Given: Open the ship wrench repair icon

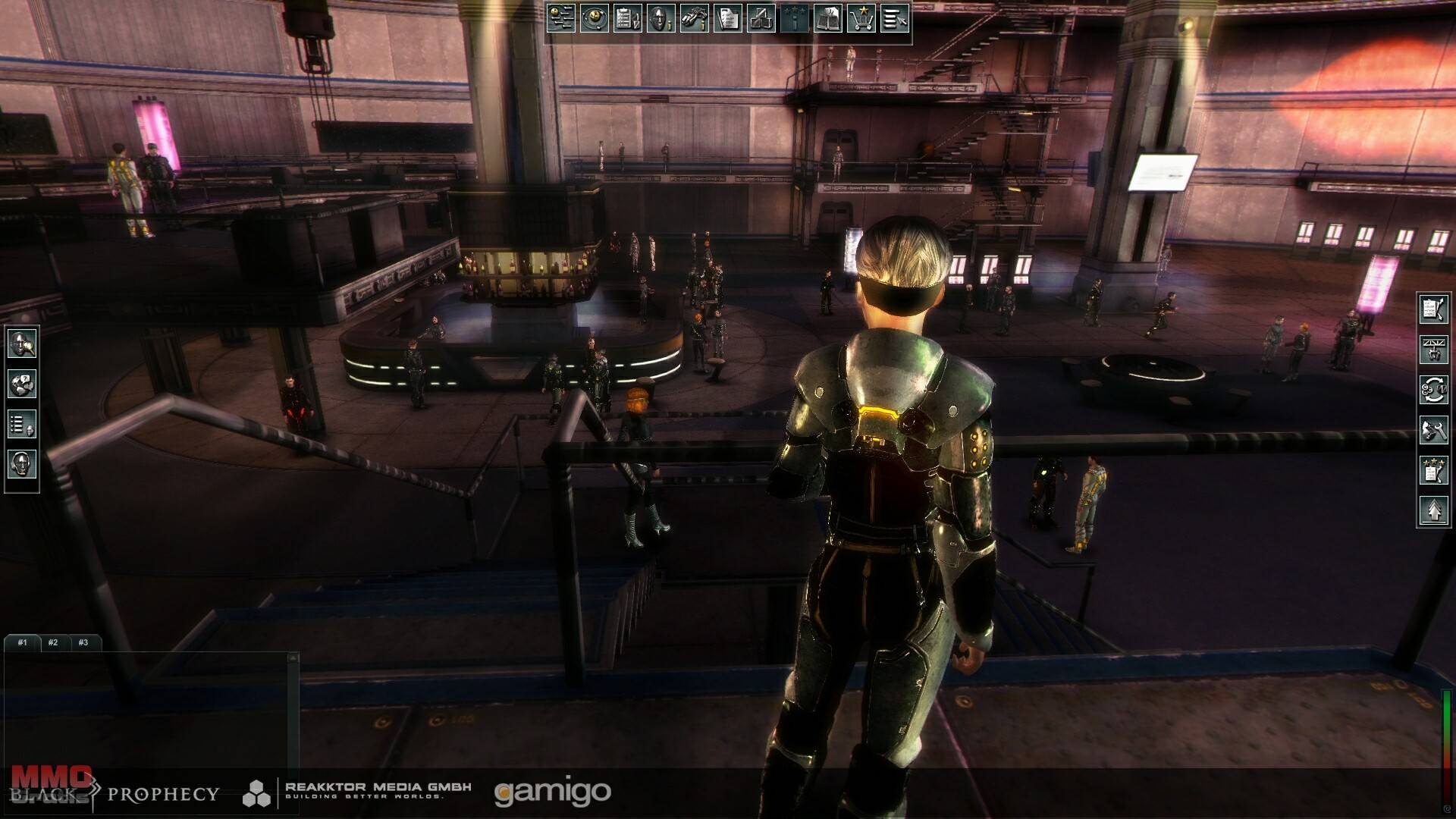Looking at the screenshot, I should coord(1433,430).
